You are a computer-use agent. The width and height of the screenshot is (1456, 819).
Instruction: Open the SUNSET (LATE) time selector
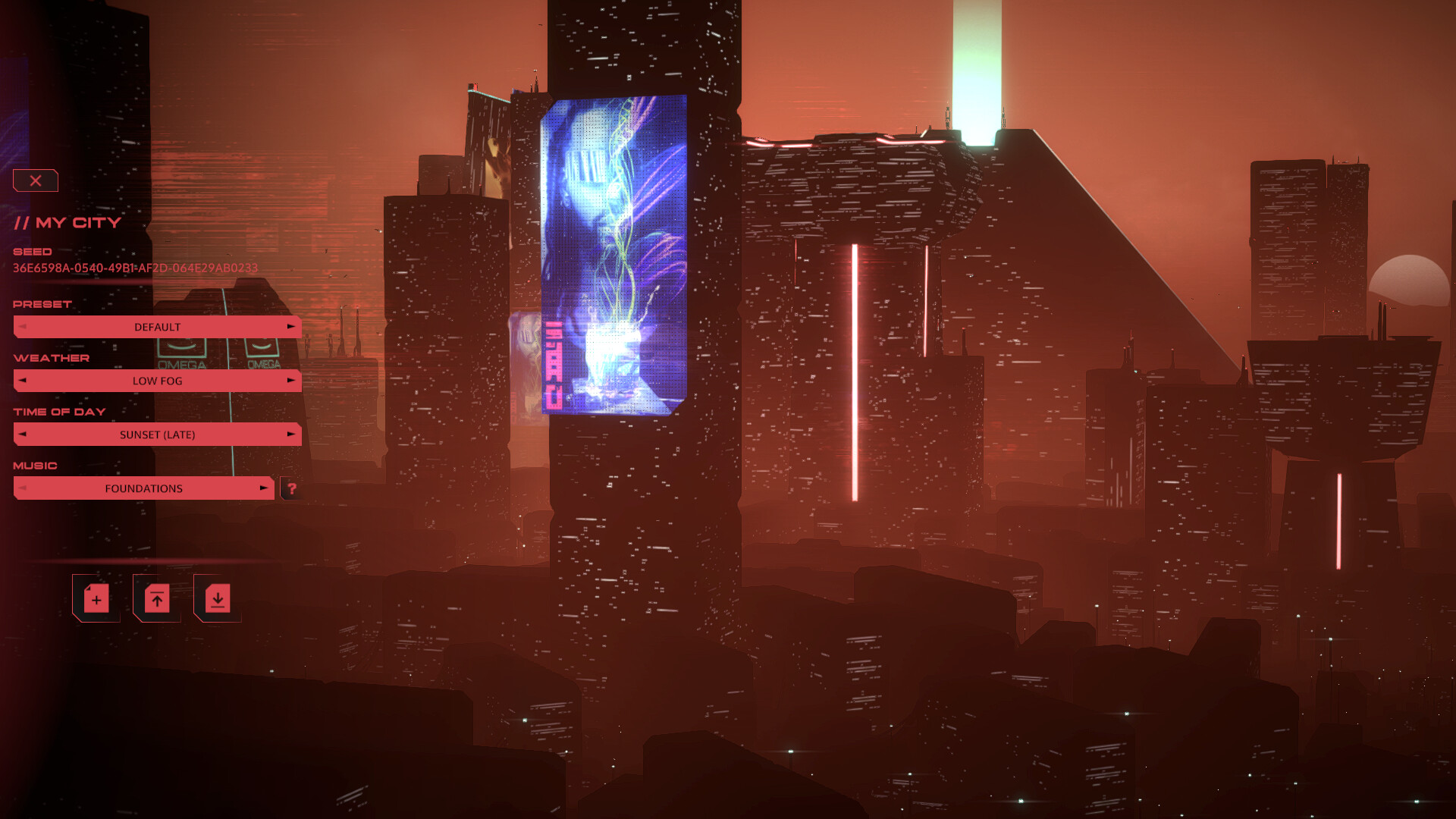pos(157,434)
